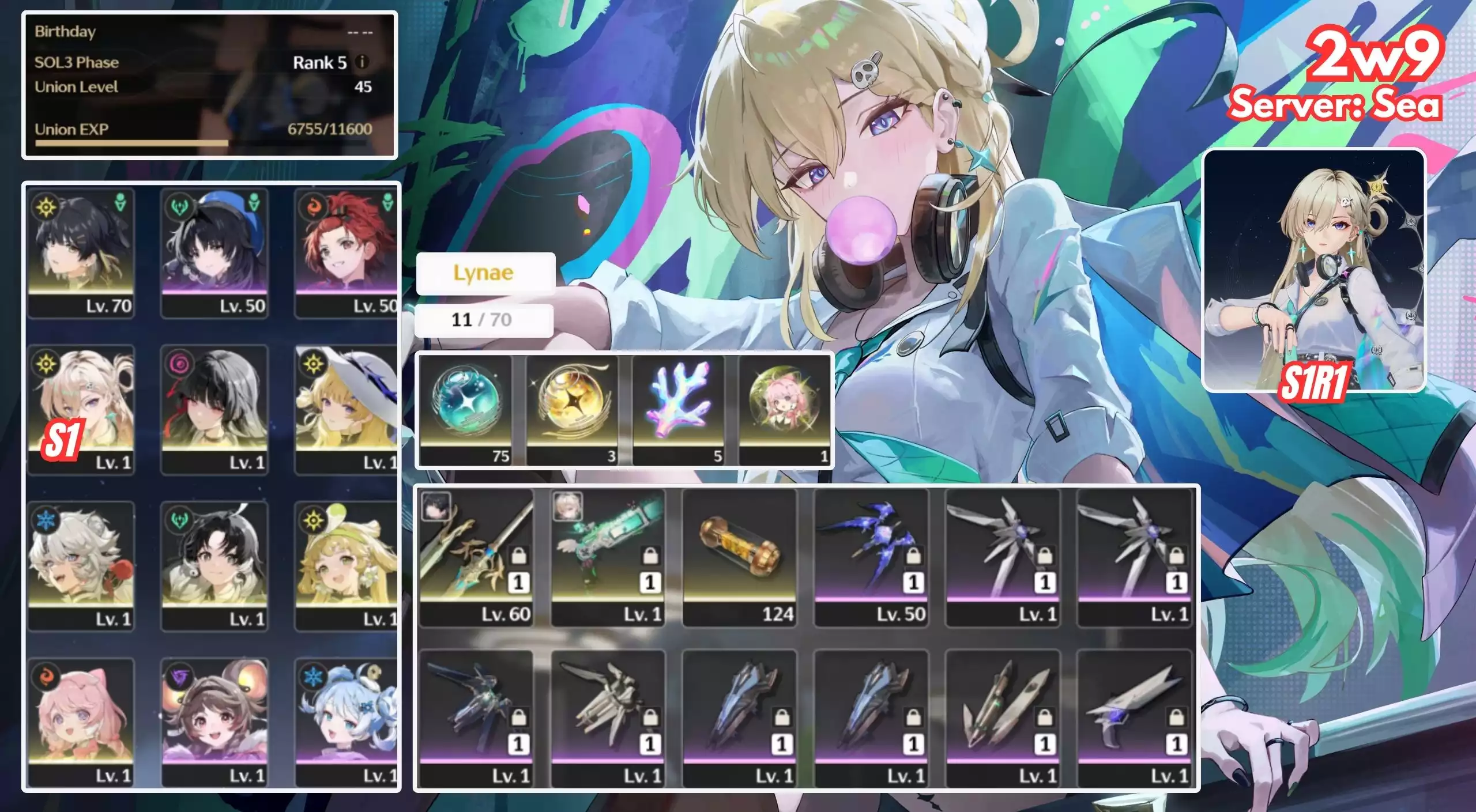This screenshot has height=812, width=1476.
Task: Select the iridescent coral item
Action: point(678,409)
